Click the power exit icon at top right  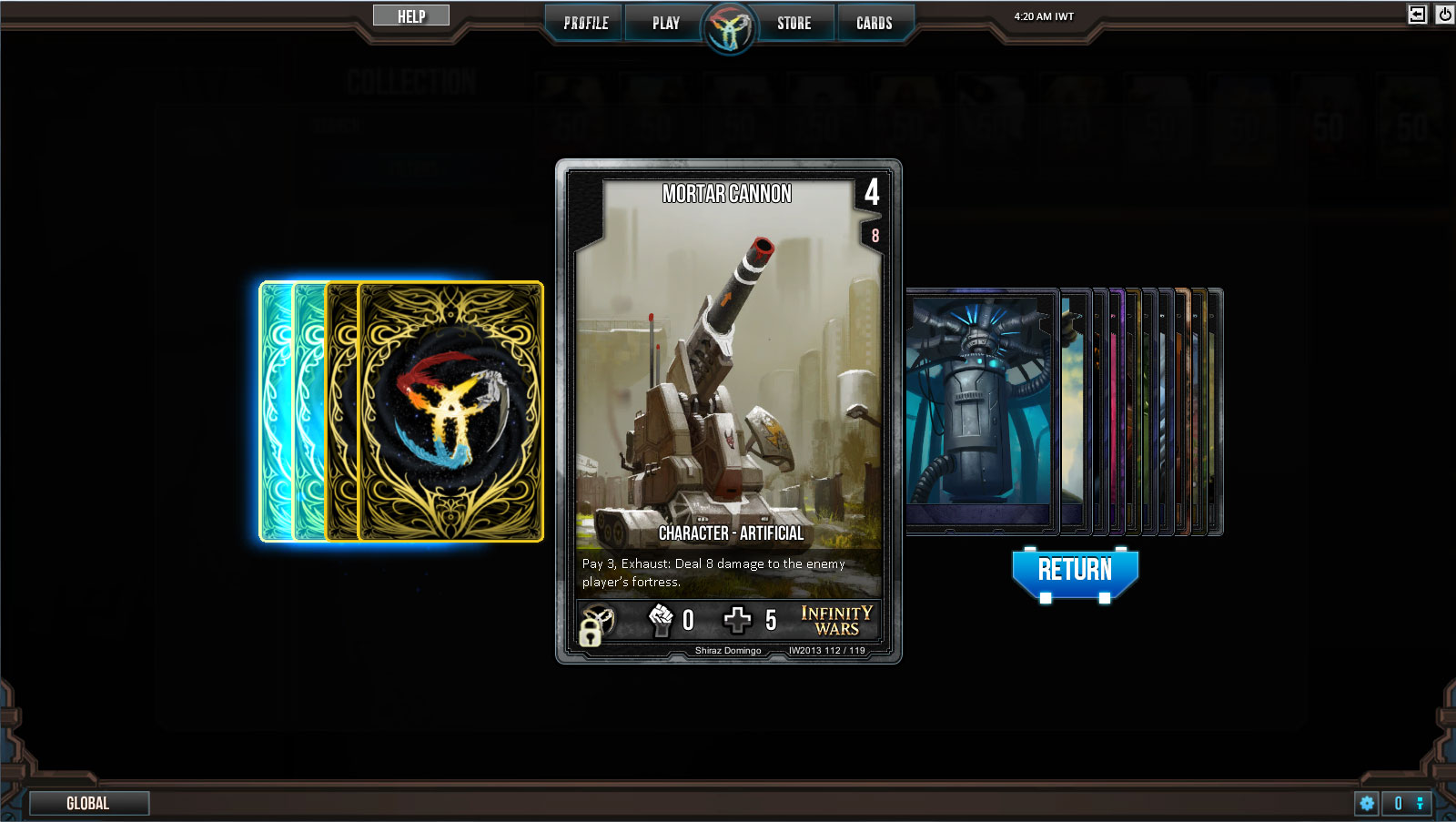[x=1444, y=13]
